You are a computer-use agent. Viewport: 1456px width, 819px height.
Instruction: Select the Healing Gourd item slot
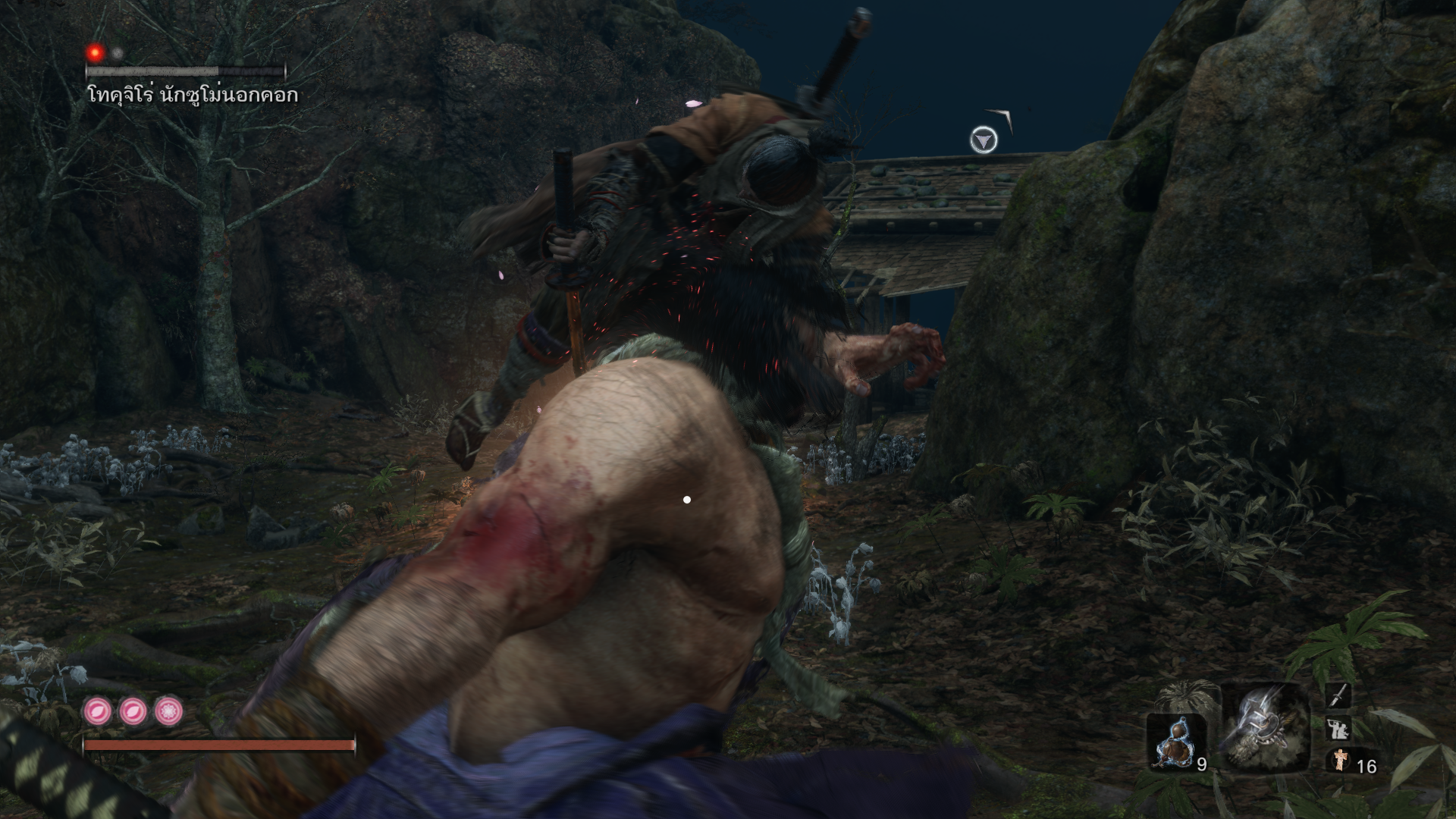tap(1175, 742)
